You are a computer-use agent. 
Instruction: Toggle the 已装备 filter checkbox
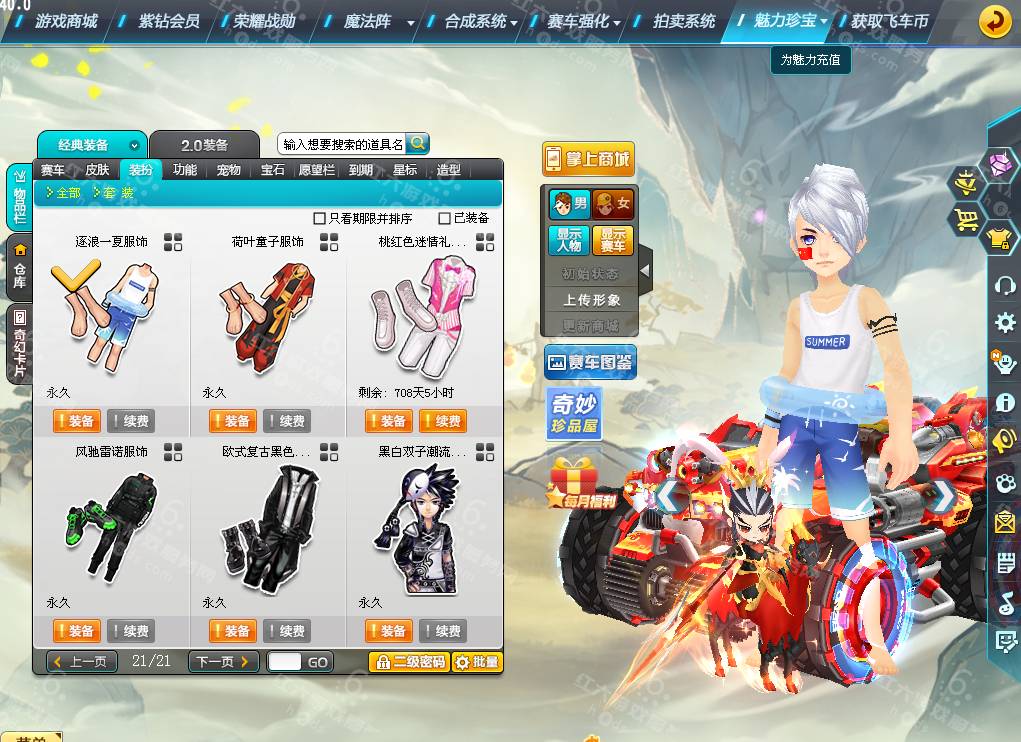click(445, 218)
